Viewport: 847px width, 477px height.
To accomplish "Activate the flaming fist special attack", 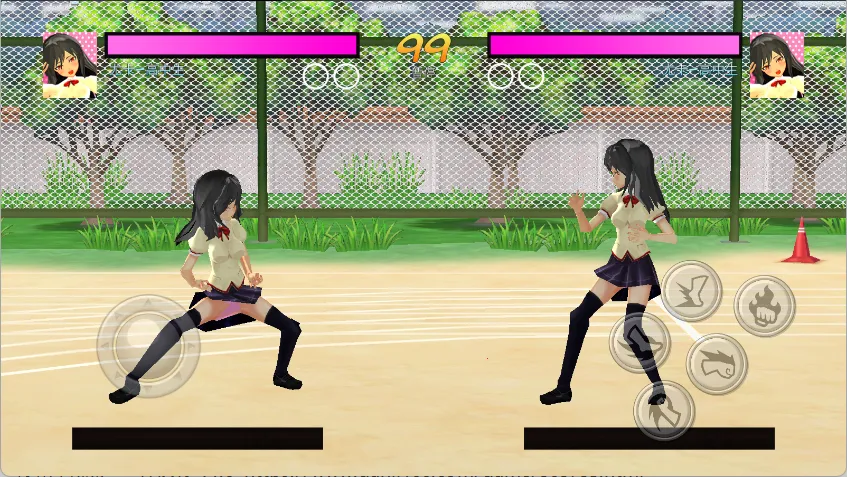I will point(765,305).
